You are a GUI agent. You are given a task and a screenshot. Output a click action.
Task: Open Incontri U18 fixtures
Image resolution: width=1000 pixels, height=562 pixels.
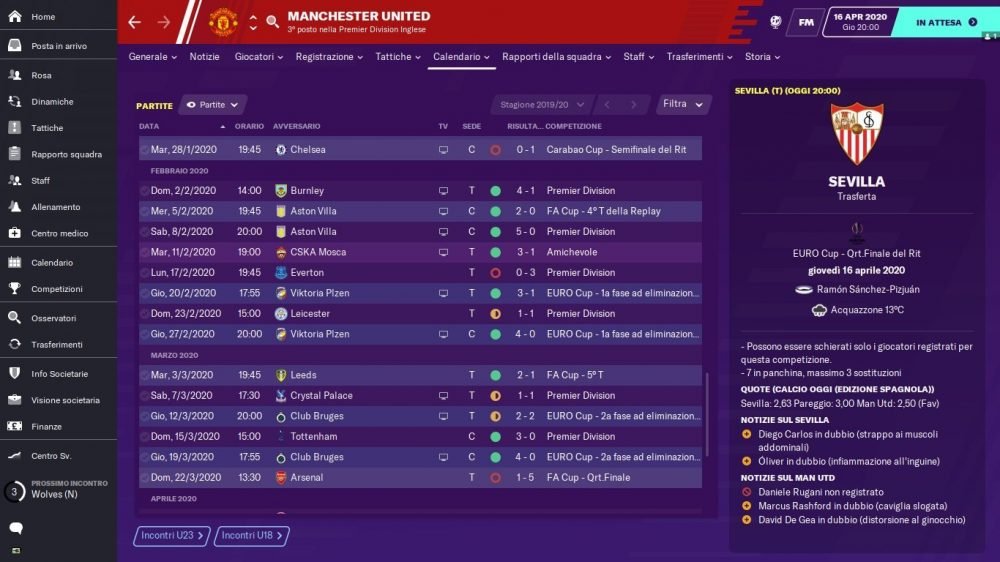252,536
